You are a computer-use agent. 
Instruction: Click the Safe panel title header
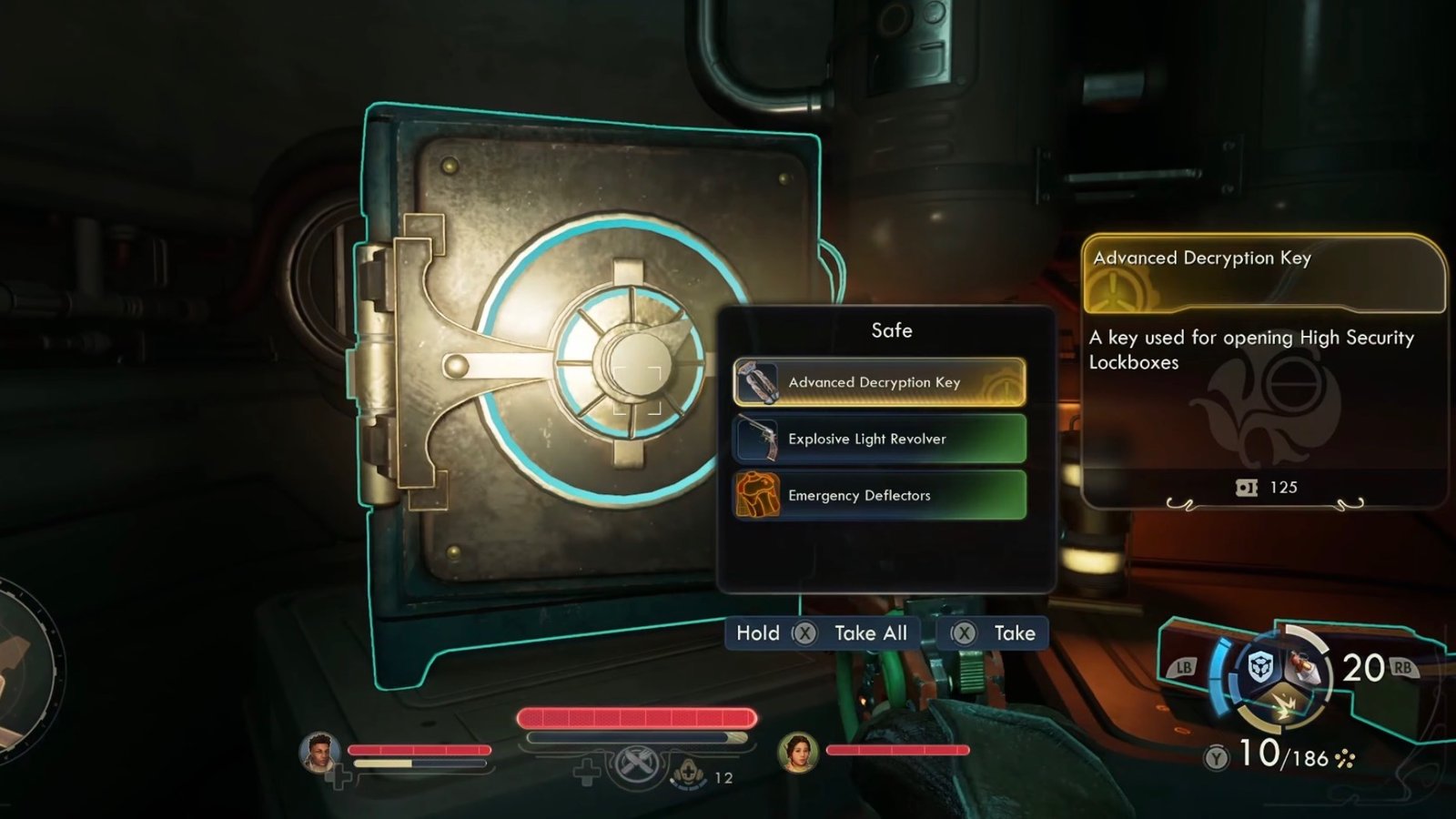pyautogui.click(x=892, y=331)
